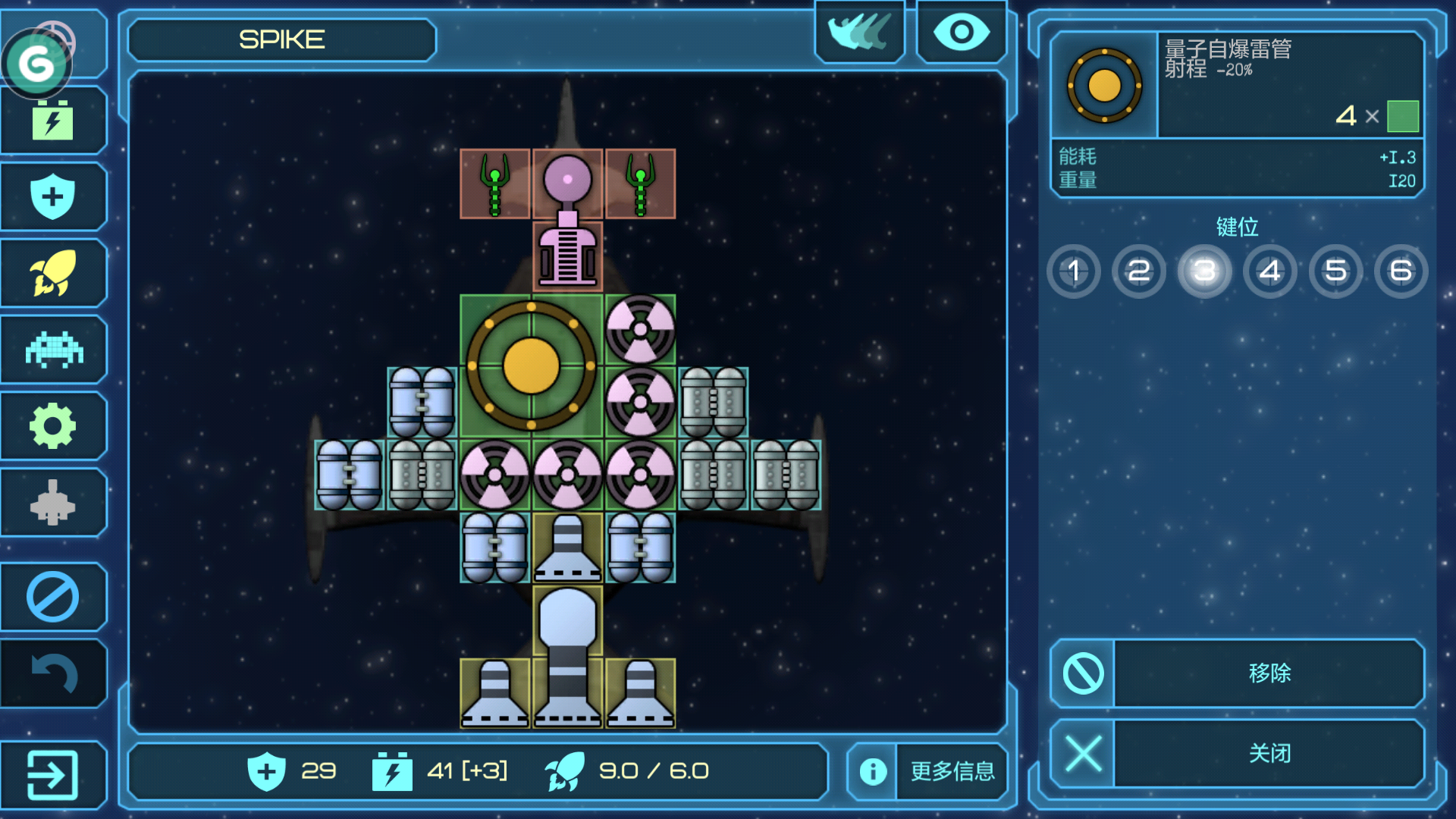Select the green gear modules category
This screenshot has width=1456, height=819.
(x=52, y=426)
